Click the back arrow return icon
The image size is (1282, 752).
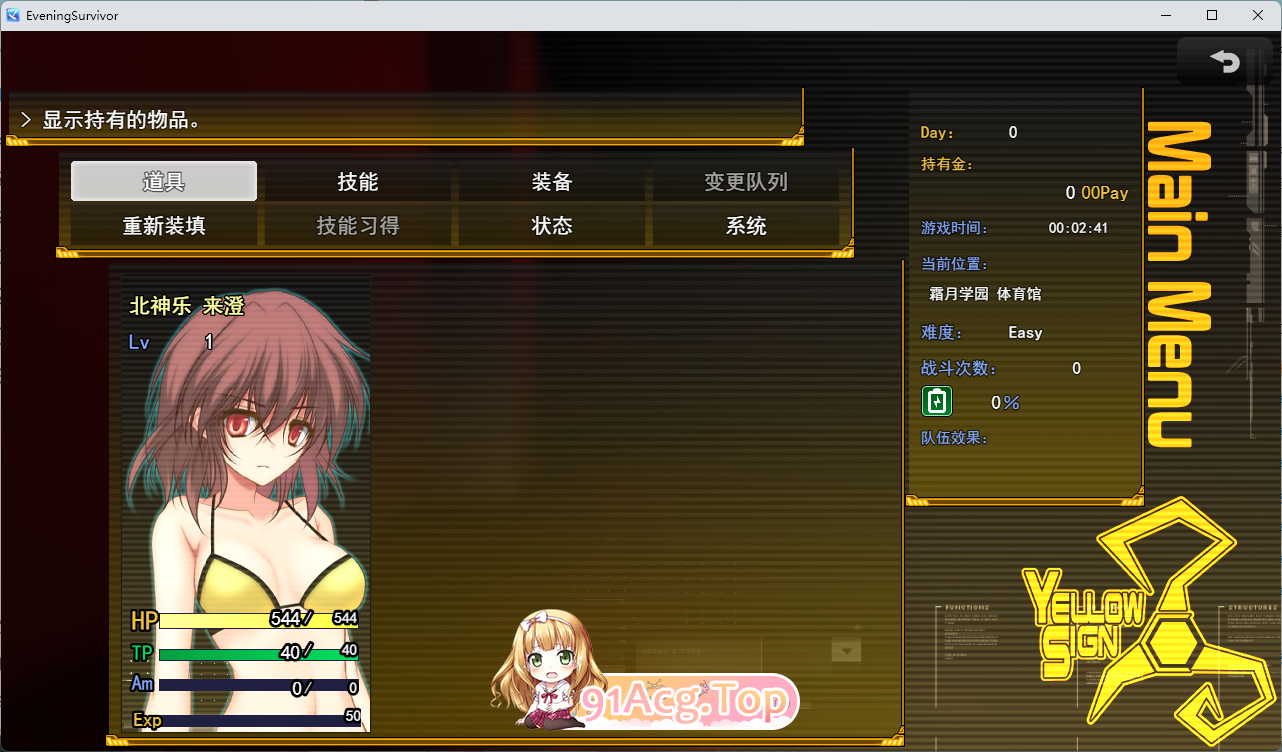[x=1225, y=61]
